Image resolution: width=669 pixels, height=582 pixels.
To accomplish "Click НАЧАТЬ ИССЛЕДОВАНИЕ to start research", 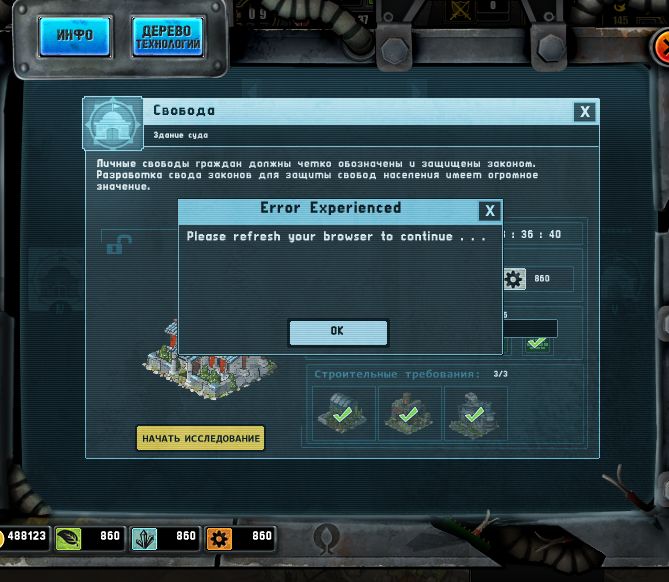I will pos(201,438).
